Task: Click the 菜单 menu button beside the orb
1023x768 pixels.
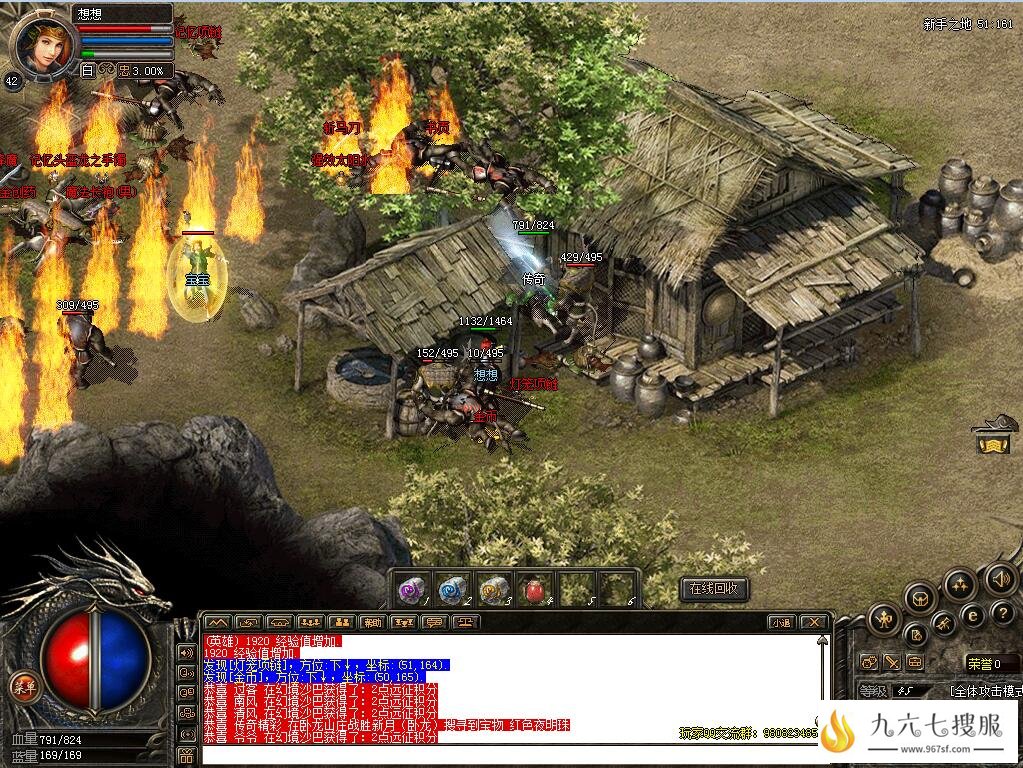Action: tap(20, 686)
